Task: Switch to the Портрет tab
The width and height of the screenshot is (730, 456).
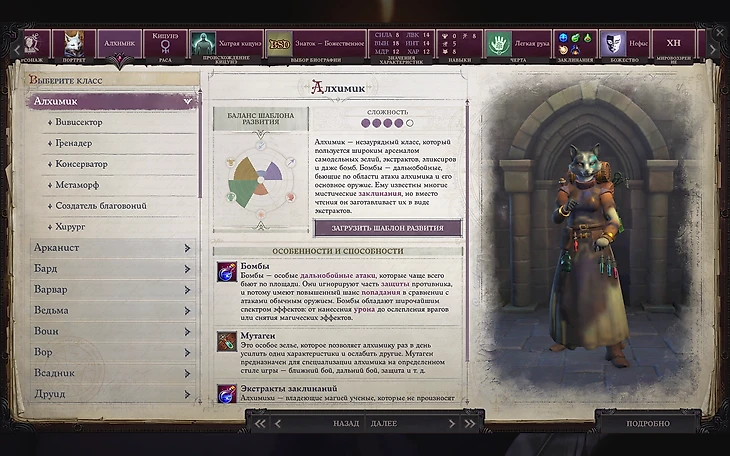Action: point(72,45)
